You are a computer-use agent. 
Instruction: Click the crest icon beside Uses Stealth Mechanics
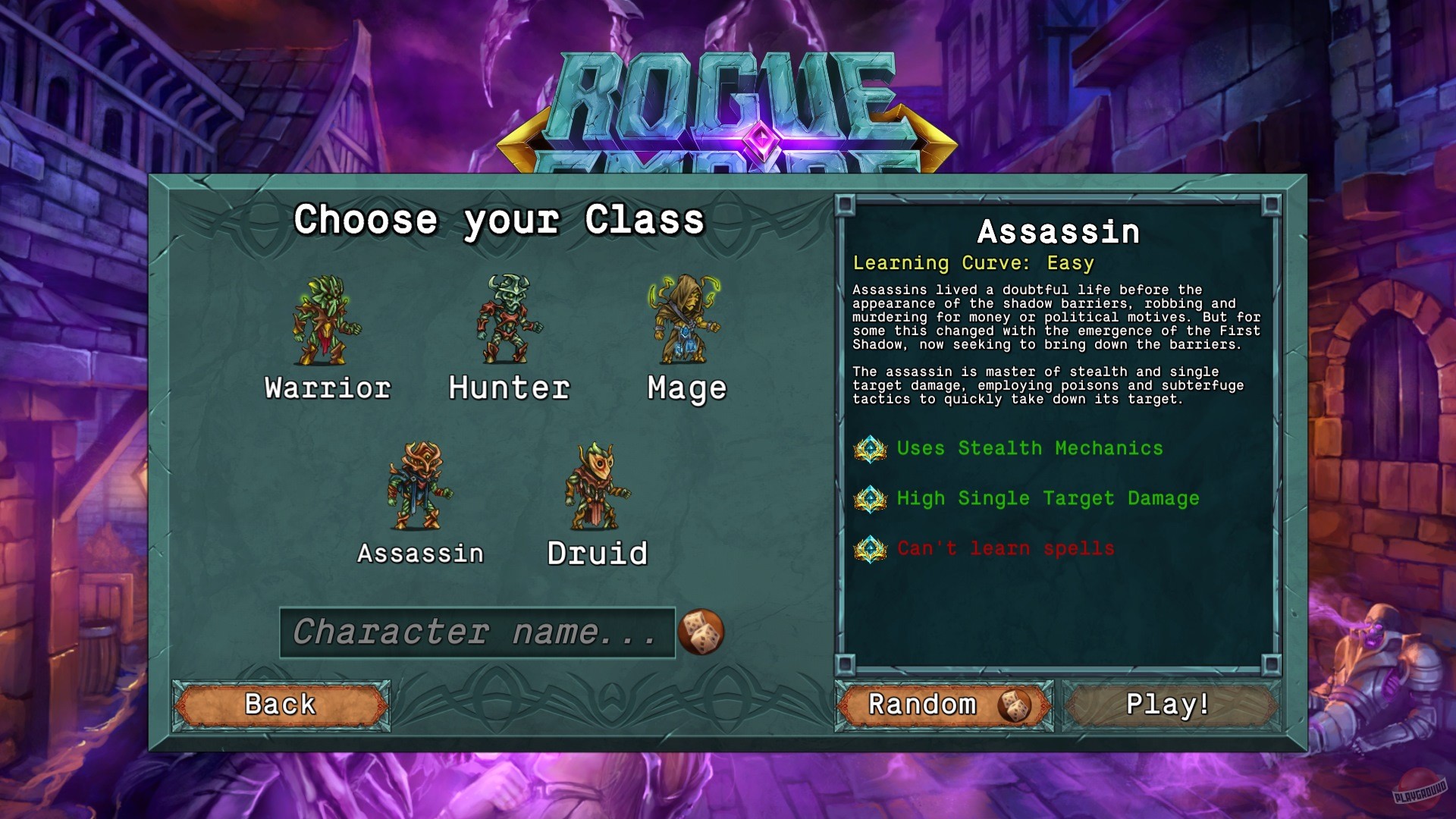(871, 448)
